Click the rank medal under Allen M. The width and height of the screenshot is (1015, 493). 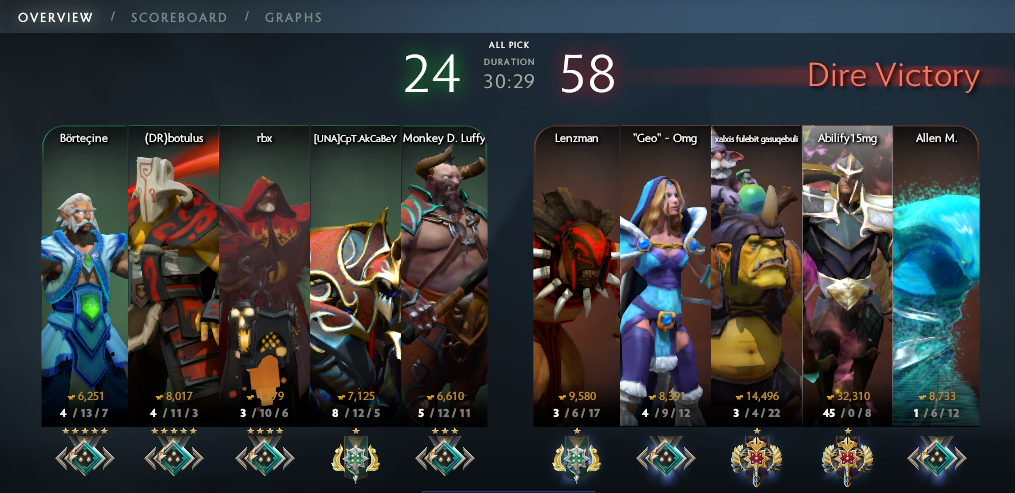pyautogui.click(x=936, y=456)
